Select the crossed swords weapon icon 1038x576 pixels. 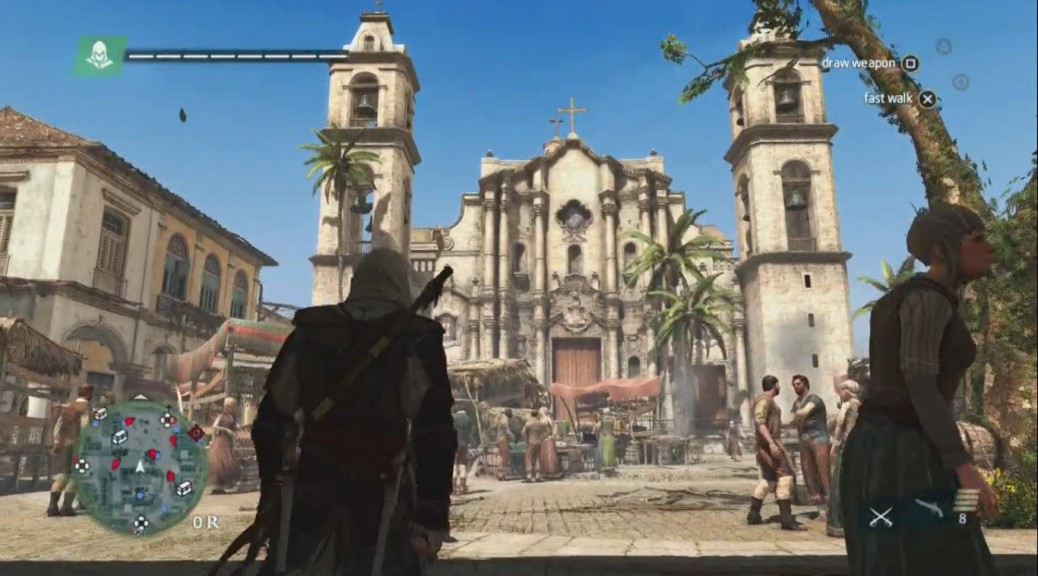880,517
